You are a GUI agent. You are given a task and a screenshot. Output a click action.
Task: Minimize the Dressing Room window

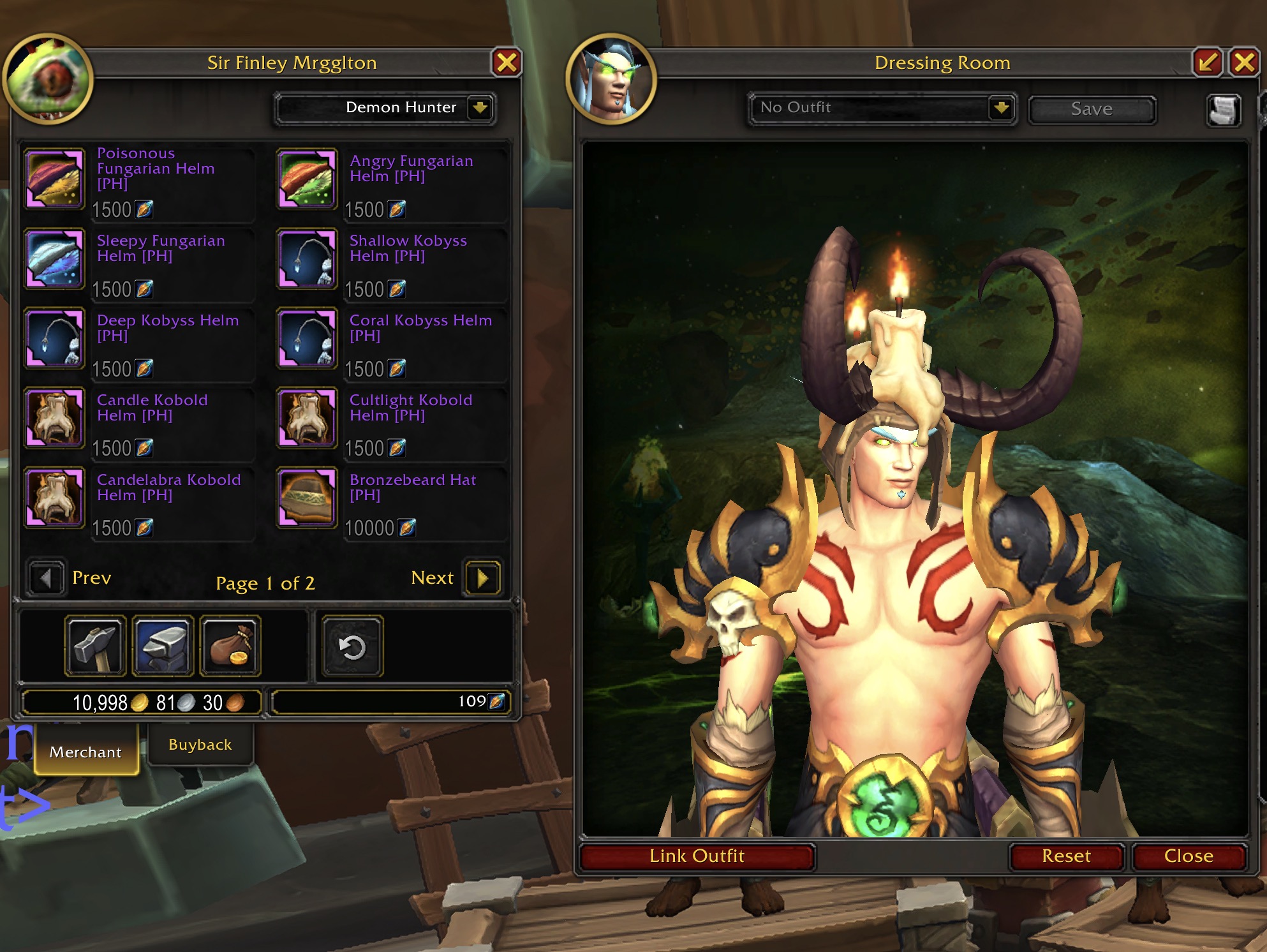click(1208, 63)
